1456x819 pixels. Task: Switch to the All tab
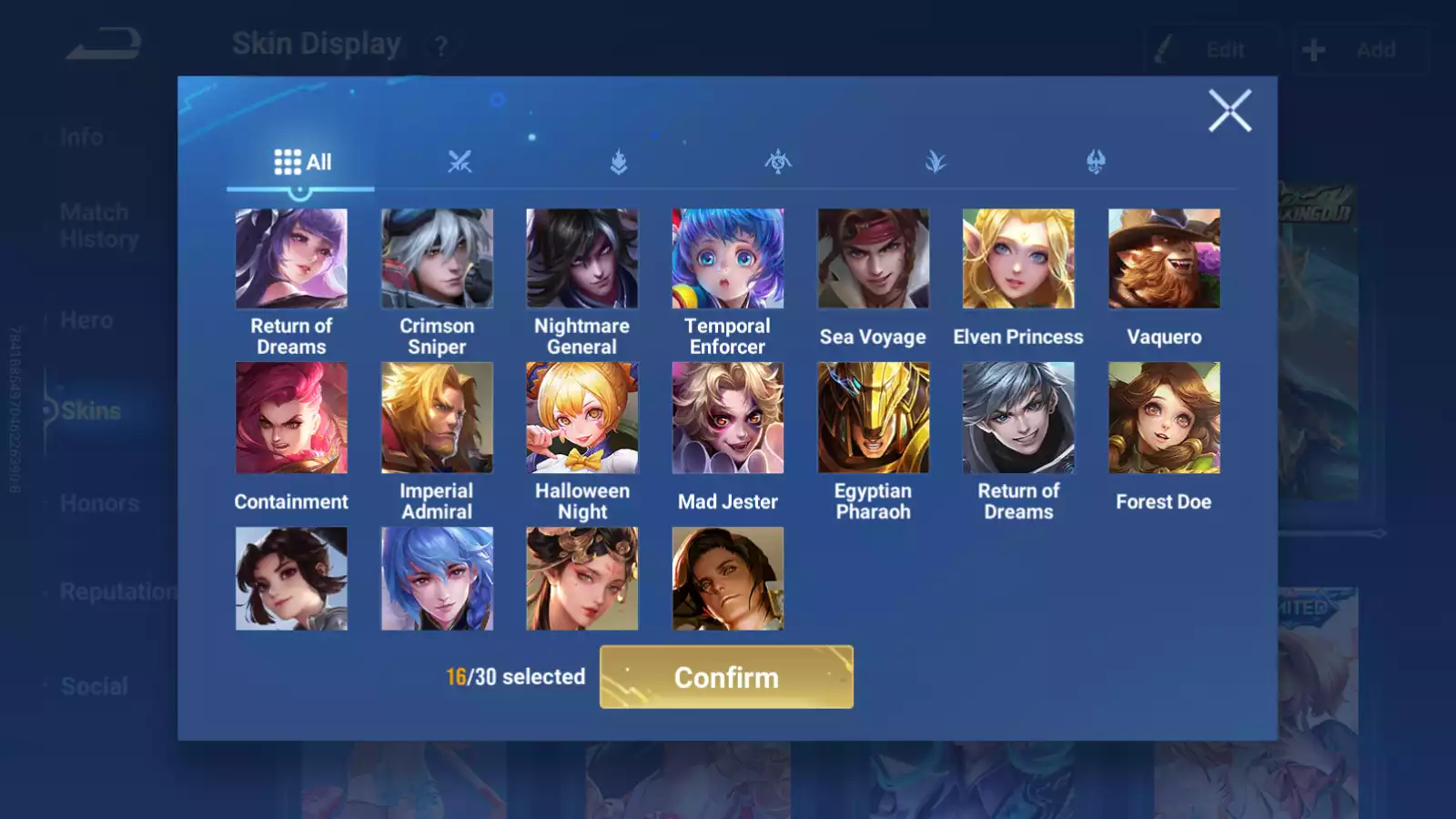tap(300, 162)
